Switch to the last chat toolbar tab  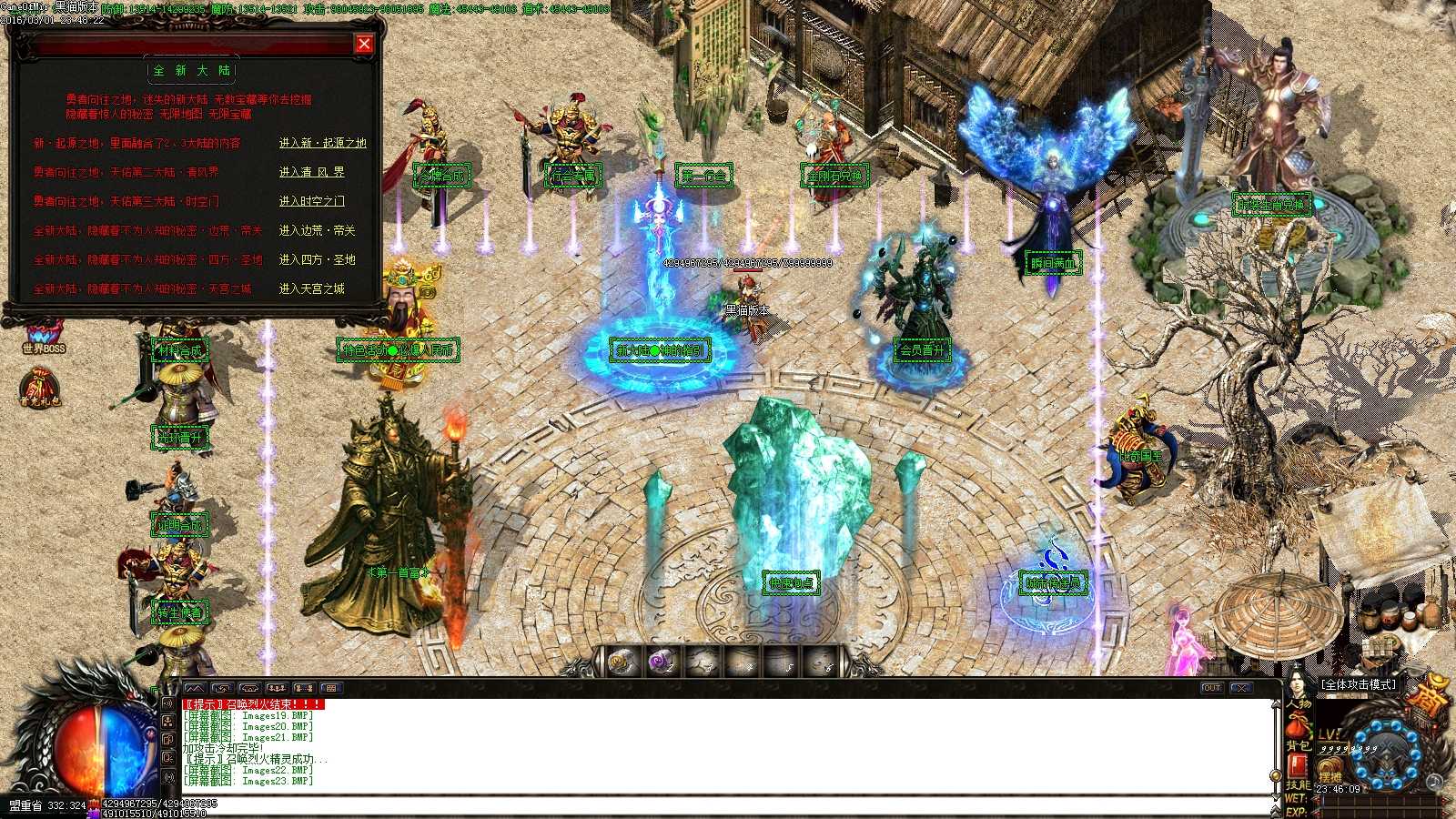coord(331,688)
